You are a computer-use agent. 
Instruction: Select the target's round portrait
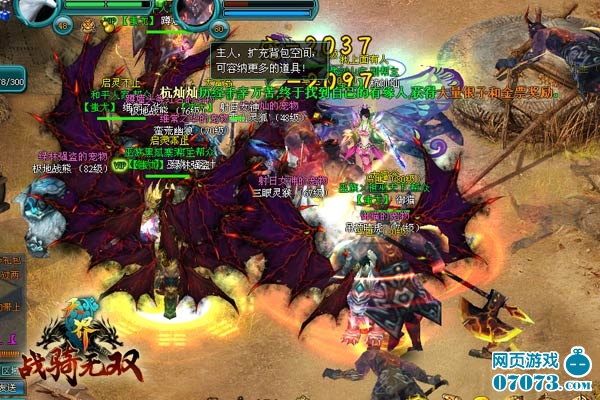(194, 10)
